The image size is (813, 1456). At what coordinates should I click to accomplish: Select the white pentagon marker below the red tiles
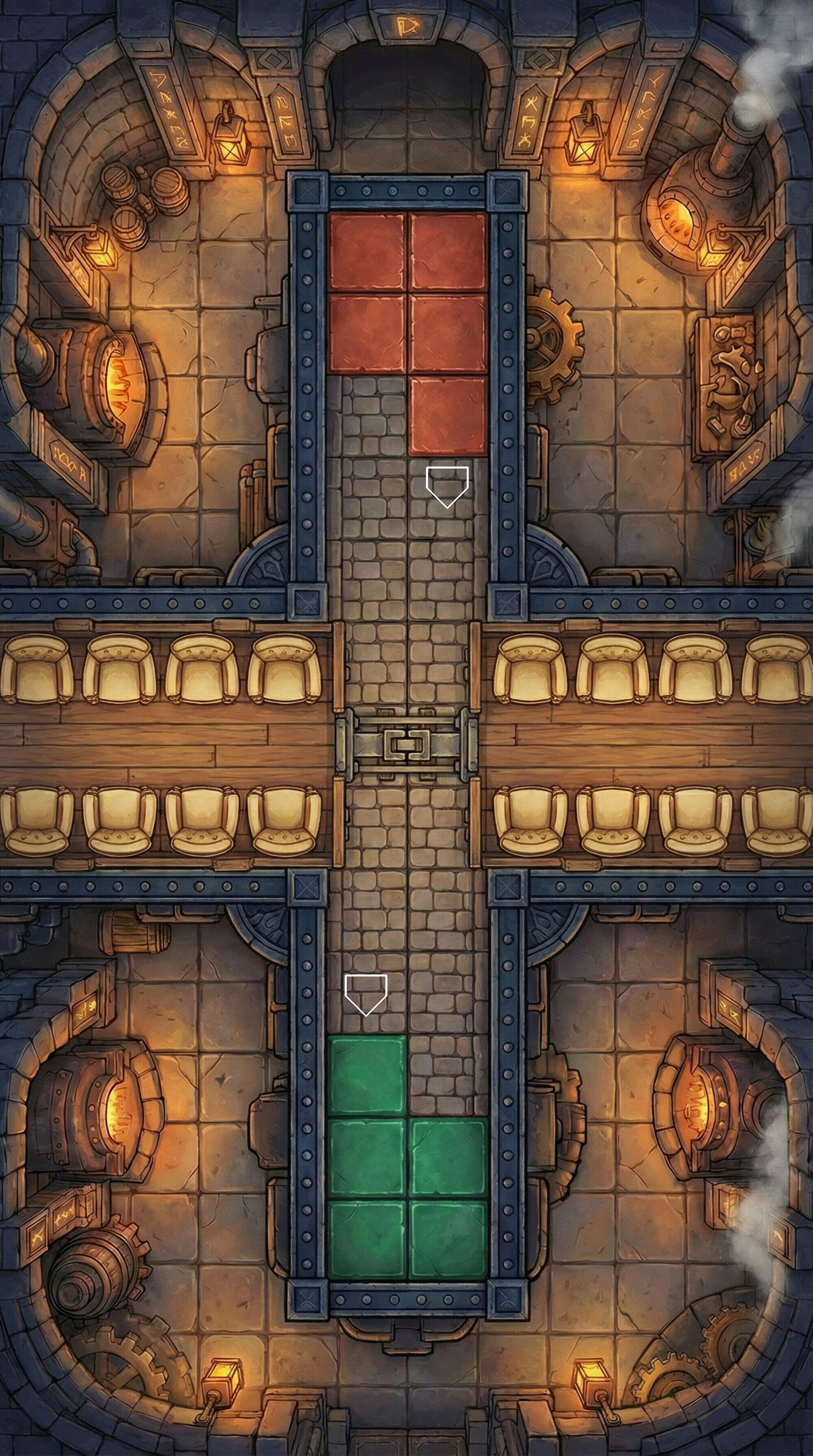447,485
